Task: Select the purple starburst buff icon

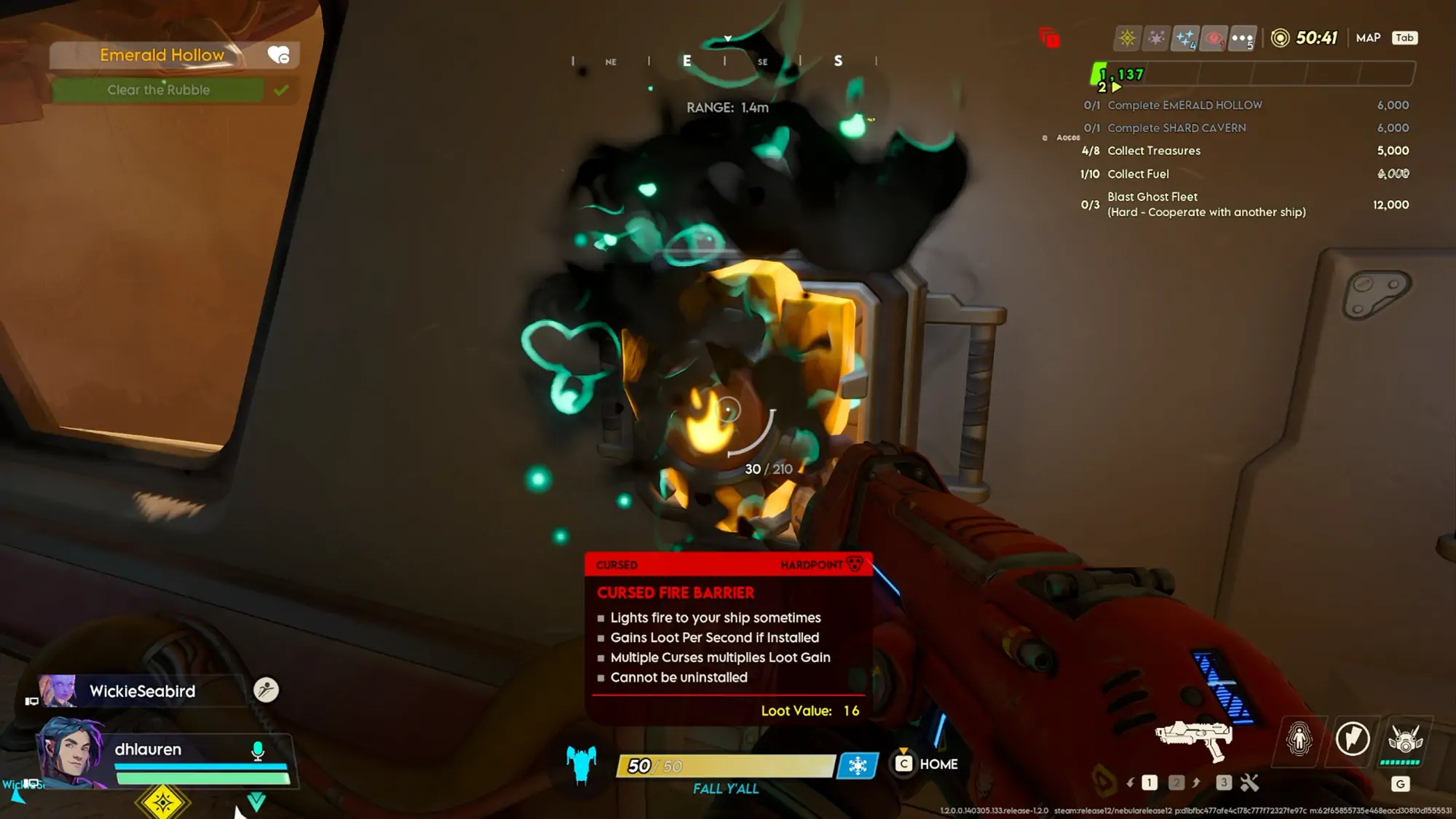Action: (1156, 38)
